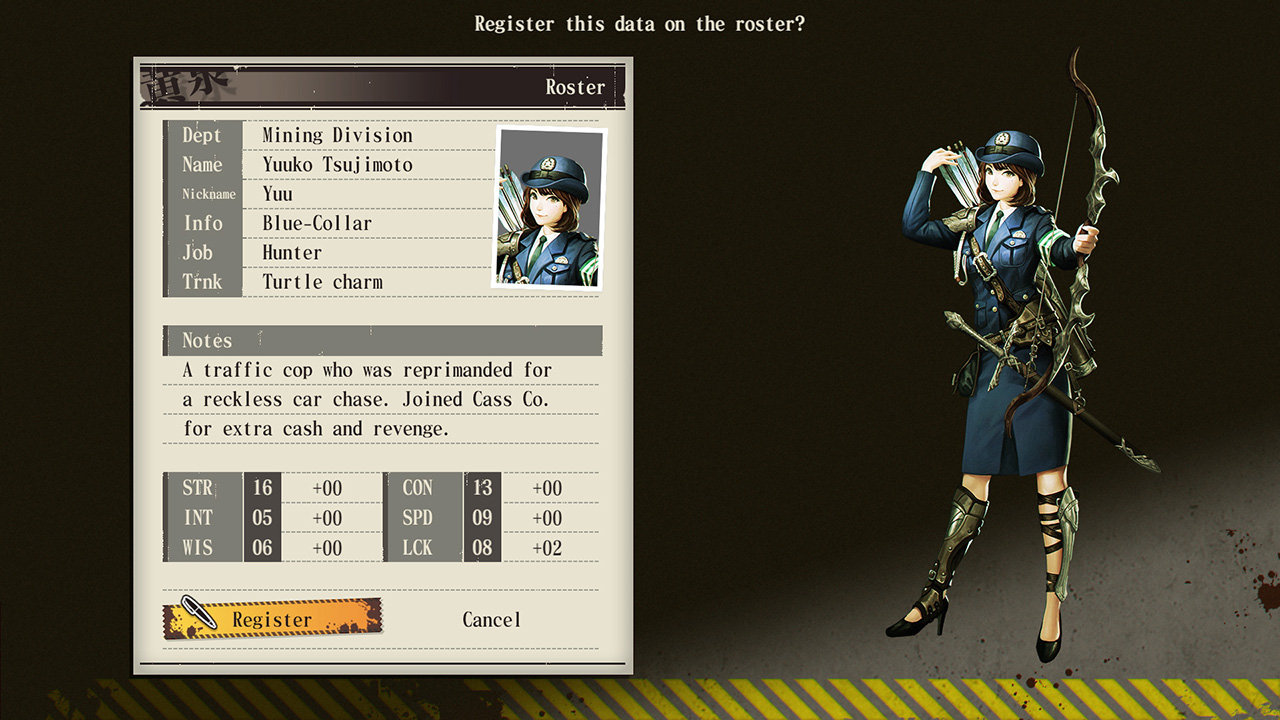Select the WIS stat label
Viewport: 1280px width, 720px height.
click(x=197, y=548)
